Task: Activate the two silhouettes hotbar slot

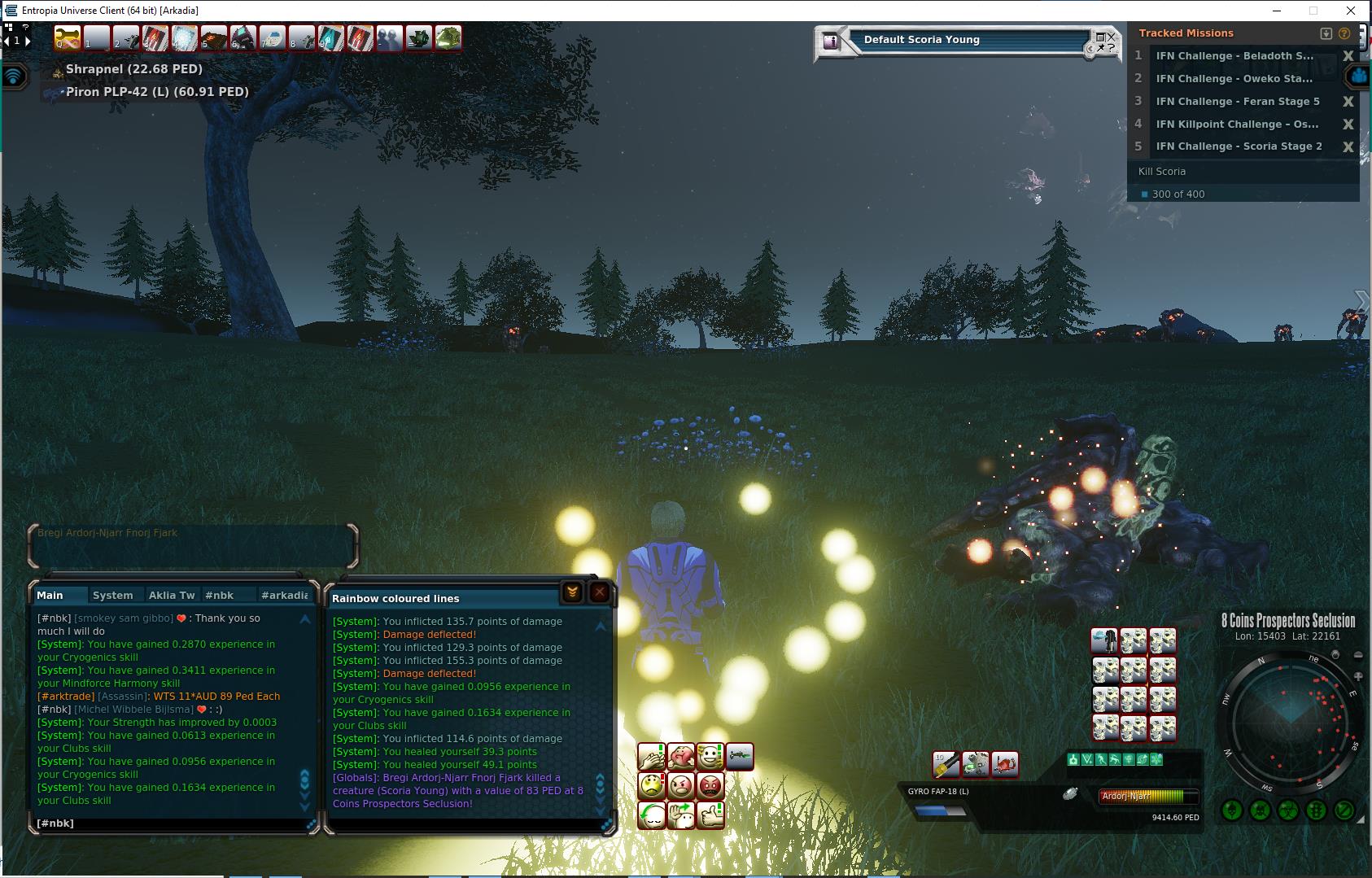Action: (x=389, y=38)
